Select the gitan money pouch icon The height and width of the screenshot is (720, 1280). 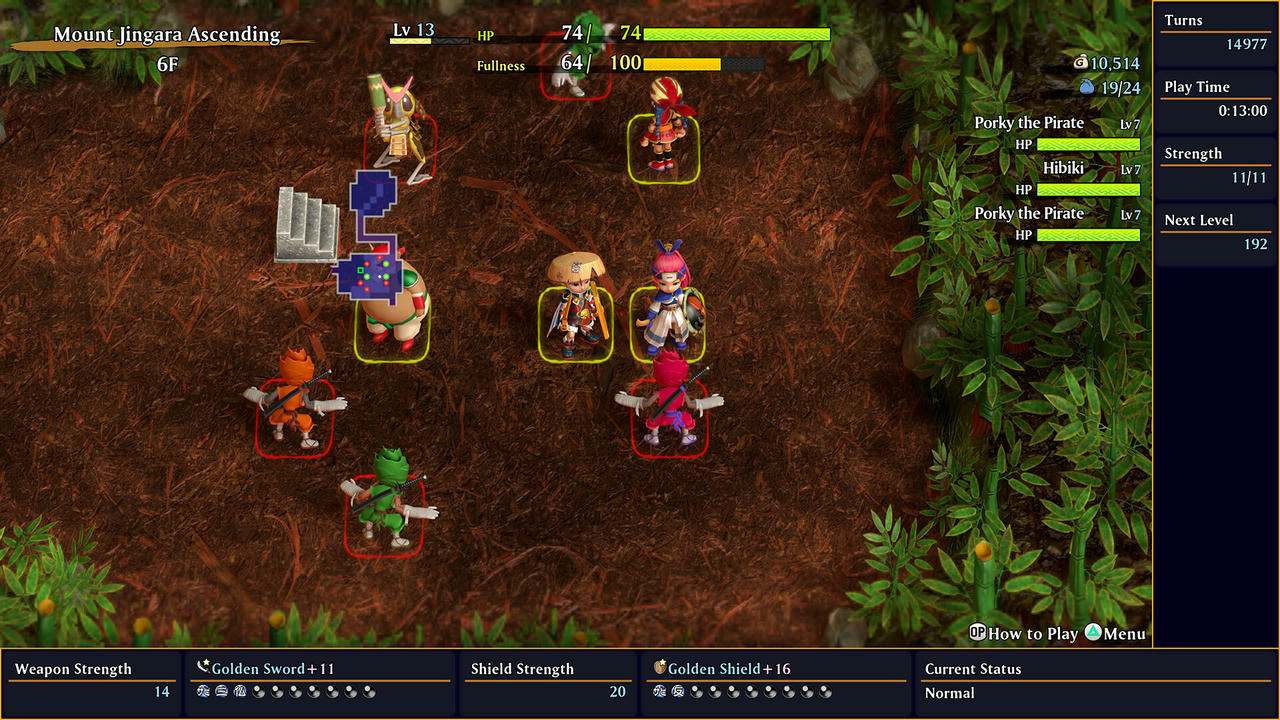(1081, 61)
